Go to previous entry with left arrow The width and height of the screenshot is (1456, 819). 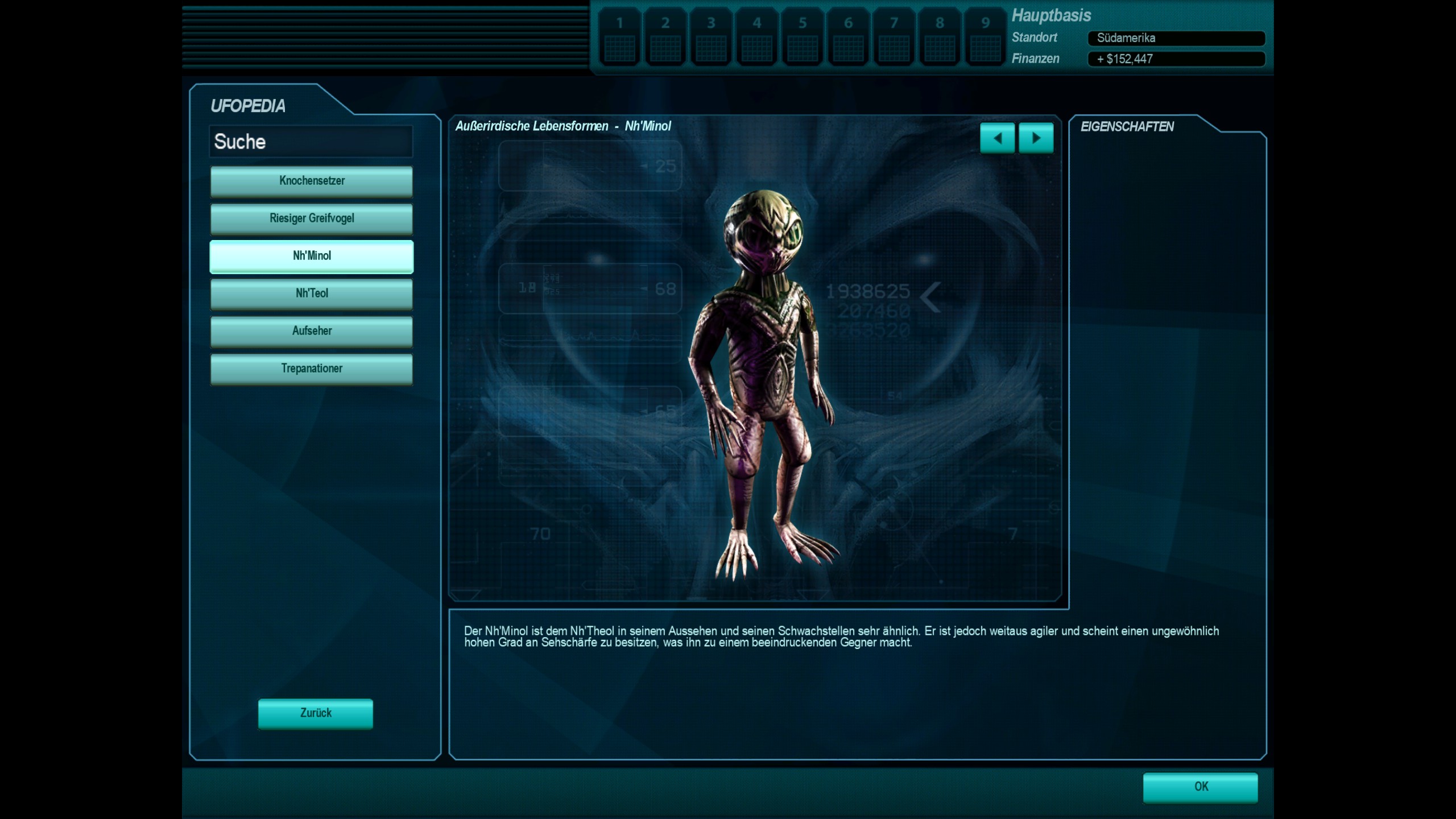pos(997,138)
